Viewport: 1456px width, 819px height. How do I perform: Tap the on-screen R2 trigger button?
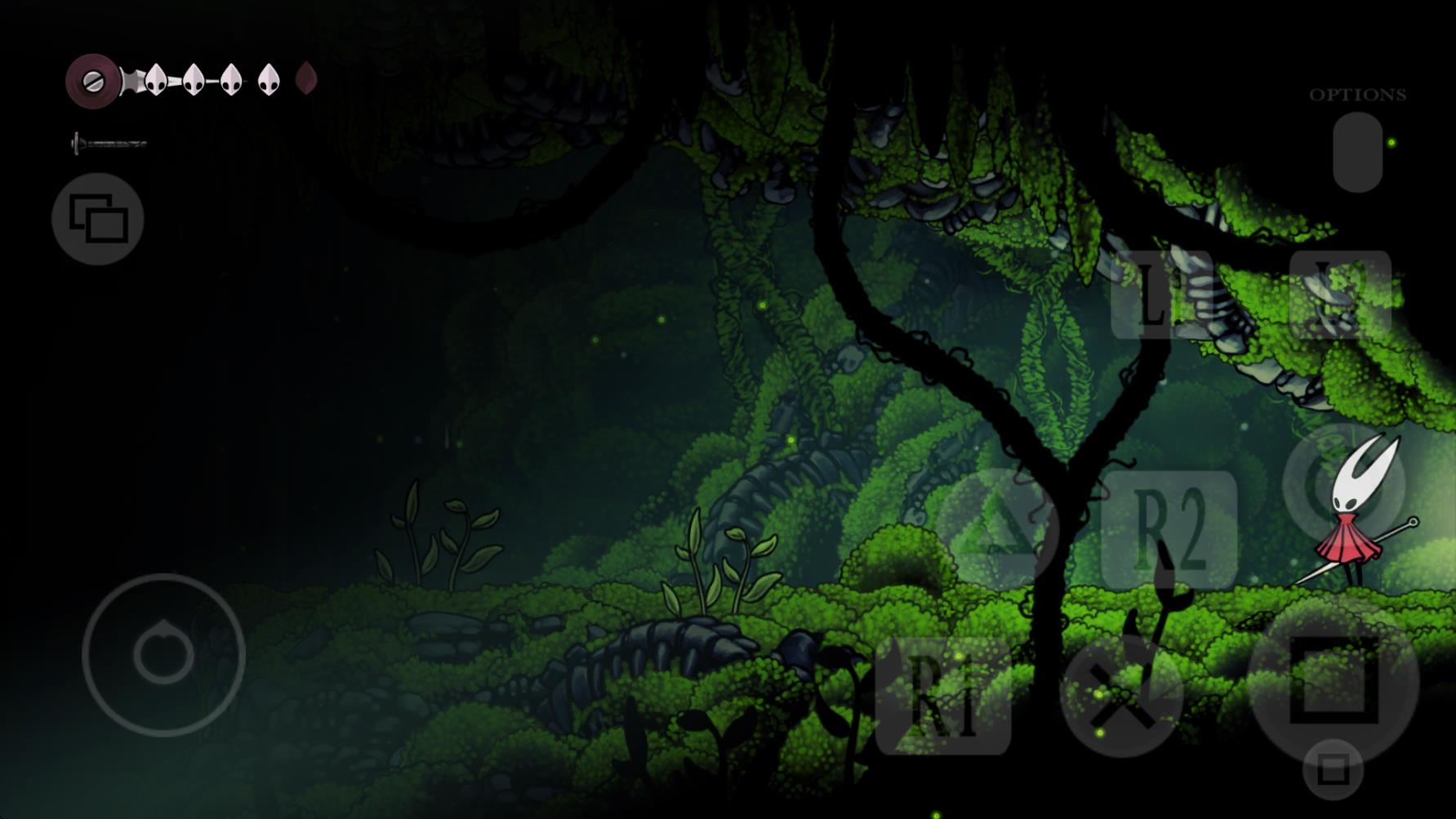click(1169, 530)
